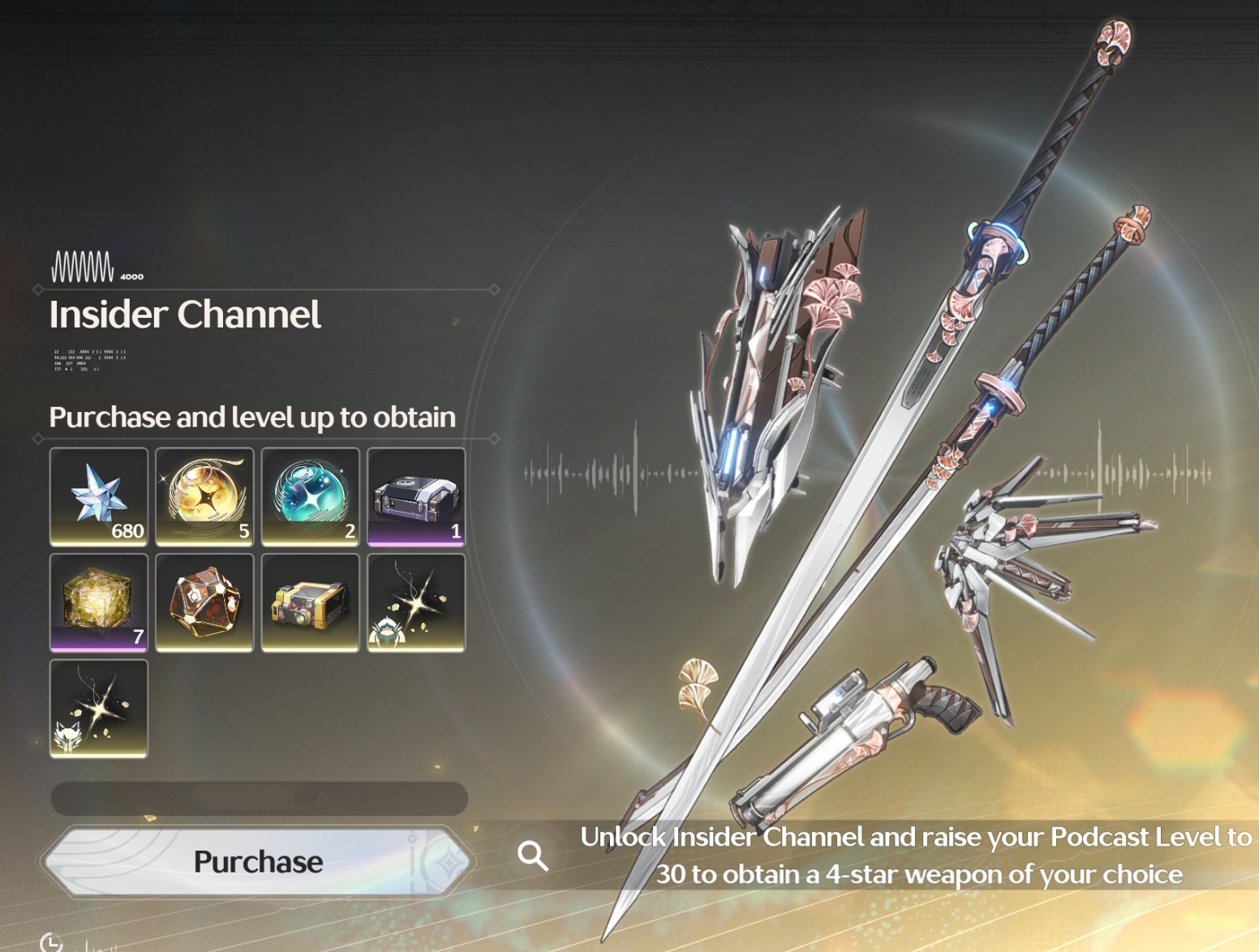Inspect the golden orb reward showing 5
This screenshot has height=952, width=1259.
pos(204,496)
